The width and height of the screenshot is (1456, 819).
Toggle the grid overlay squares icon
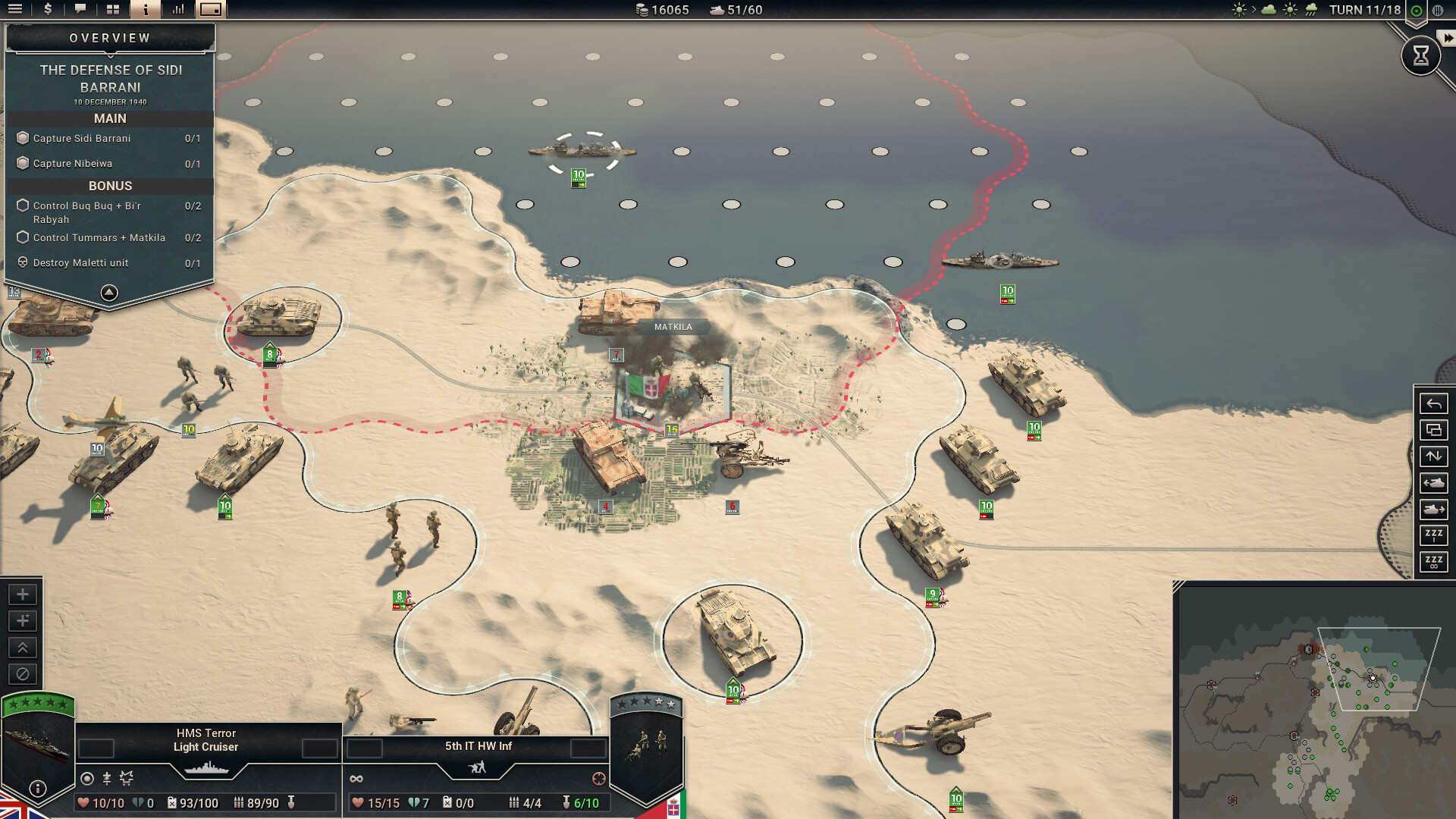pos(113,11)
